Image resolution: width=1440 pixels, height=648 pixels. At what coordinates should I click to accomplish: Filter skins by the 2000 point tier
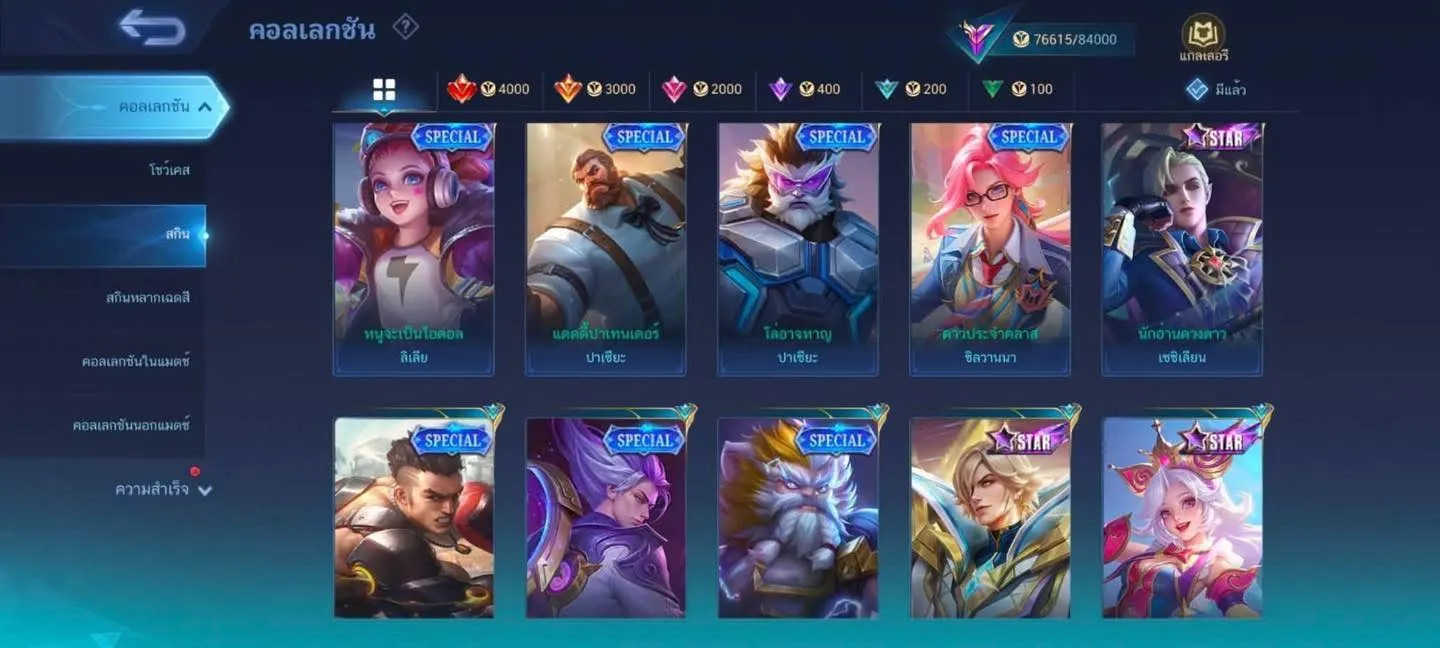701,89
